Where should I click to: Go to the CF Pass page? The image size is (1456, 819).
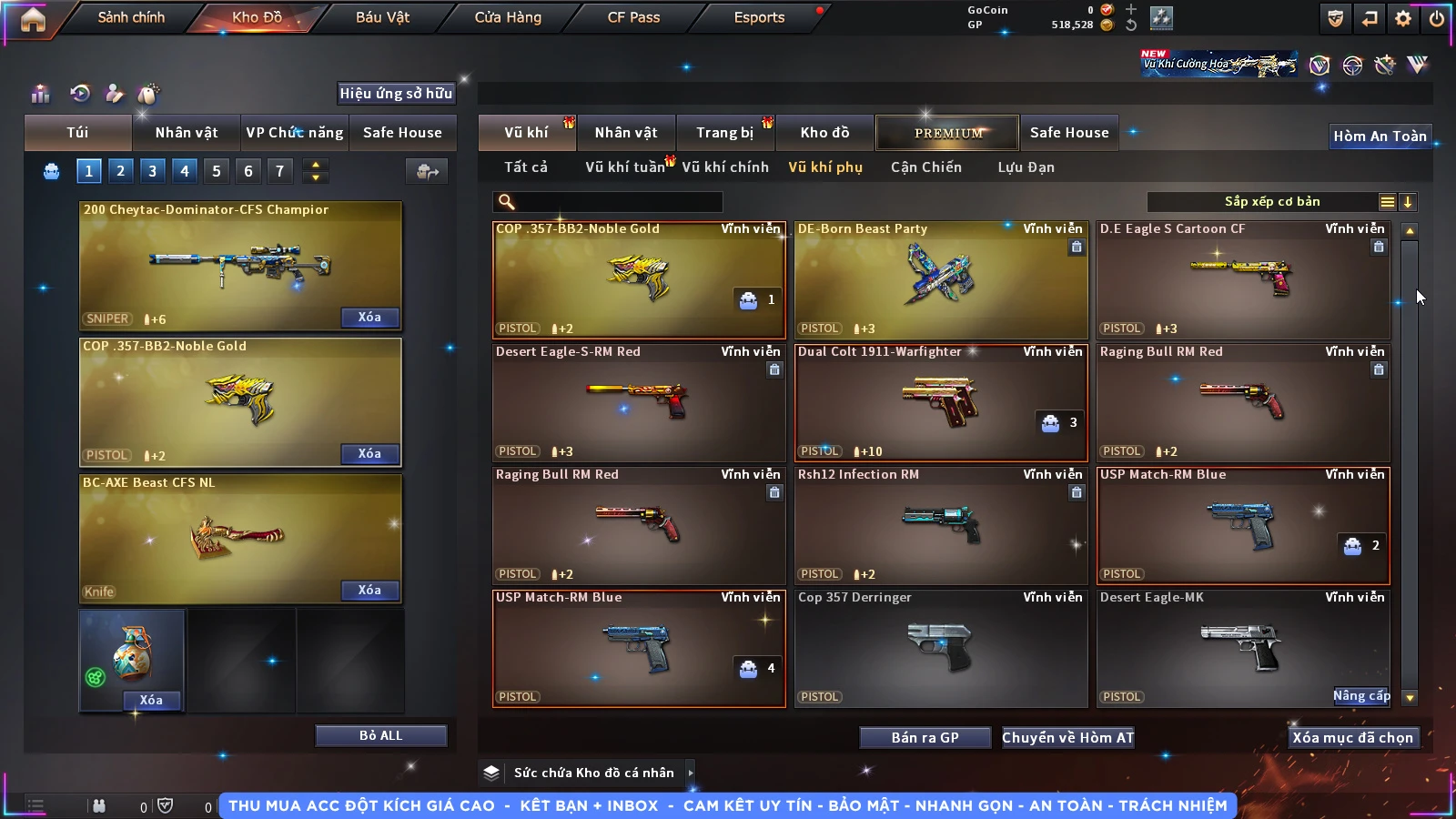point(633,17)
